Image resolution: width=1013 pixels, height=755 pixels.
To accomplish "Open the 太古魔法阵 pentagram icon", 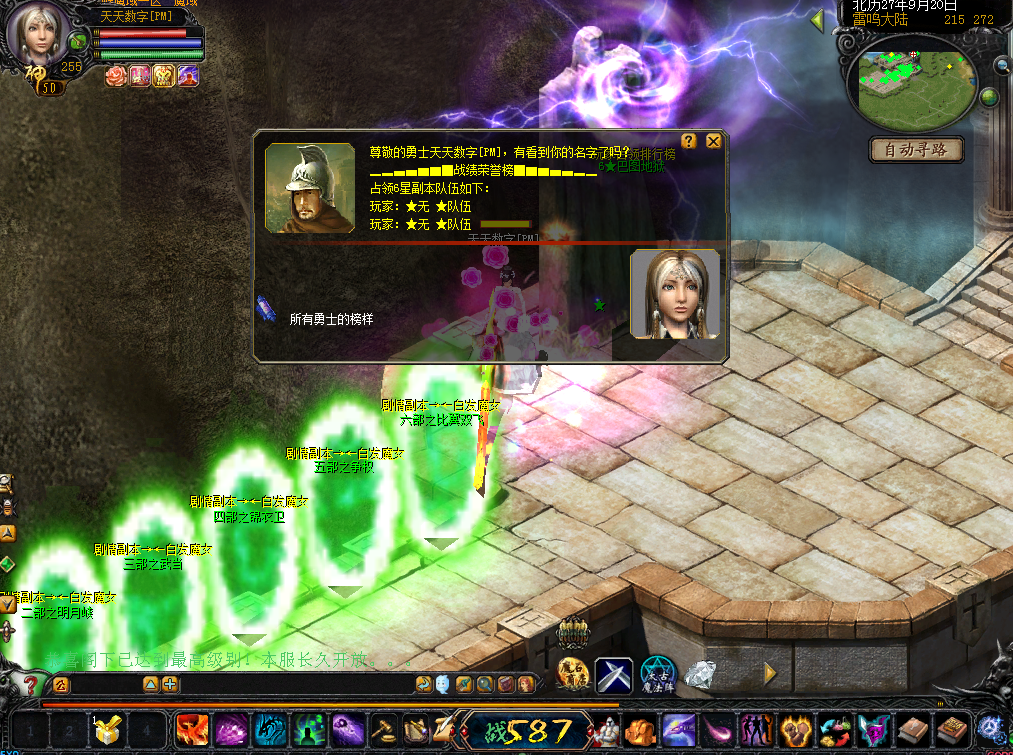I will click(658, 675).
